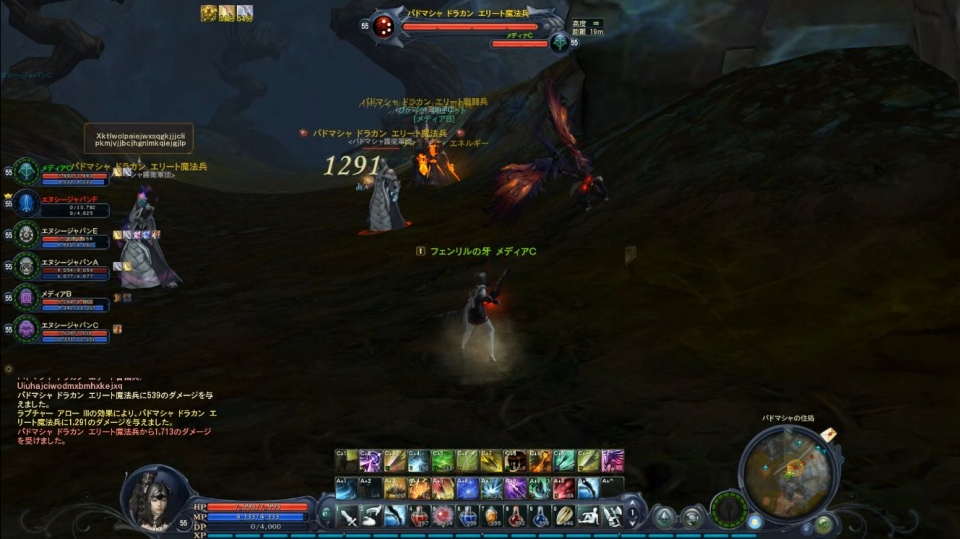Image resolution: width=960 pixels, height=539 pixels.
Task: Use the golden seed item in hotbar
Action: (564, 516)
